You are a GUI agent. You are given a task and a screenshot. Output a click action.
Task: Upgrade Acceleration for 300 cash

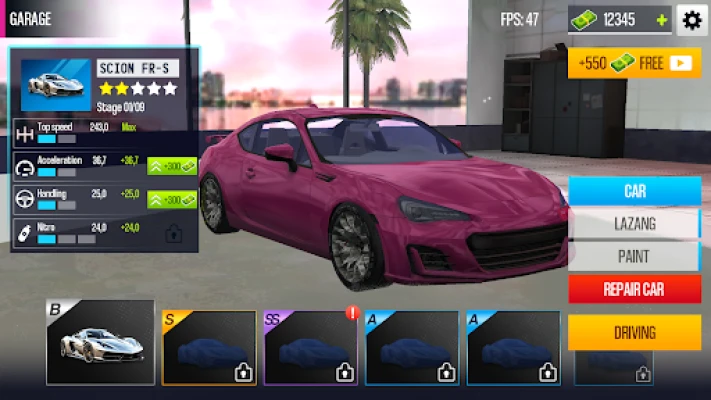tap(172, 166)
